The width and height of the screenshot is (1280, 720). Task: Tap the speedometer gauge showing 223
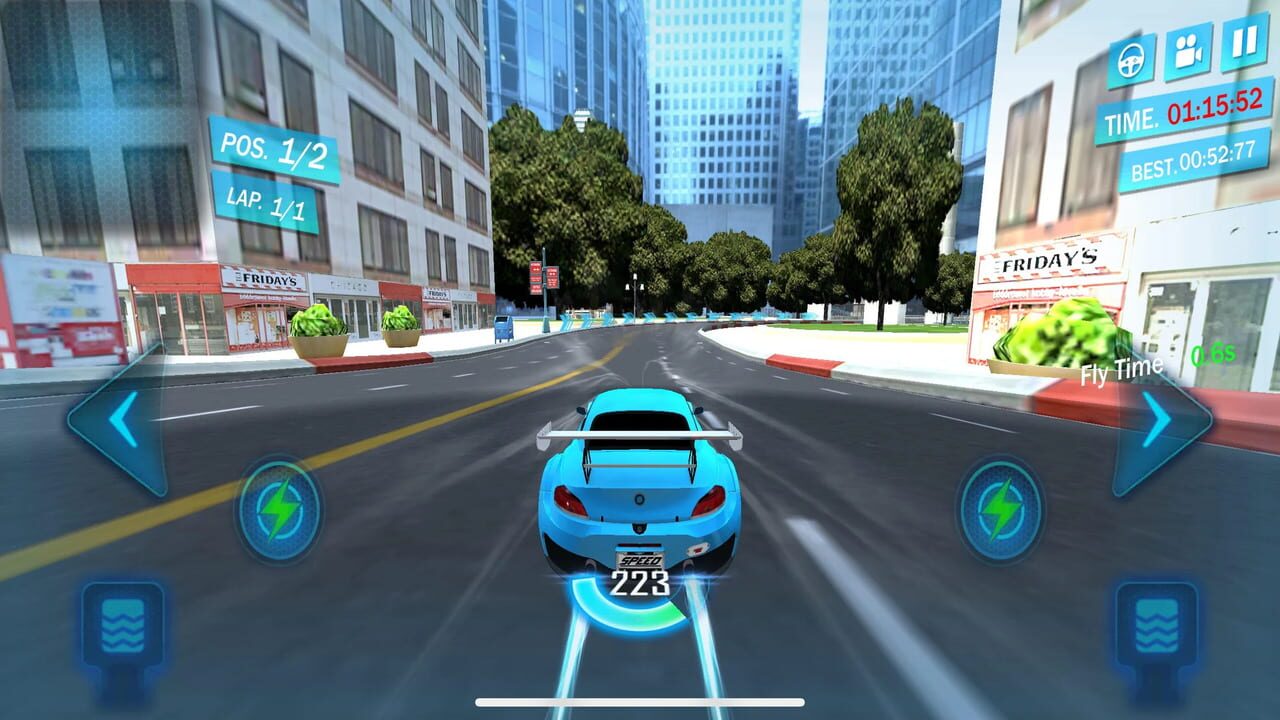(x=640, y=585)
